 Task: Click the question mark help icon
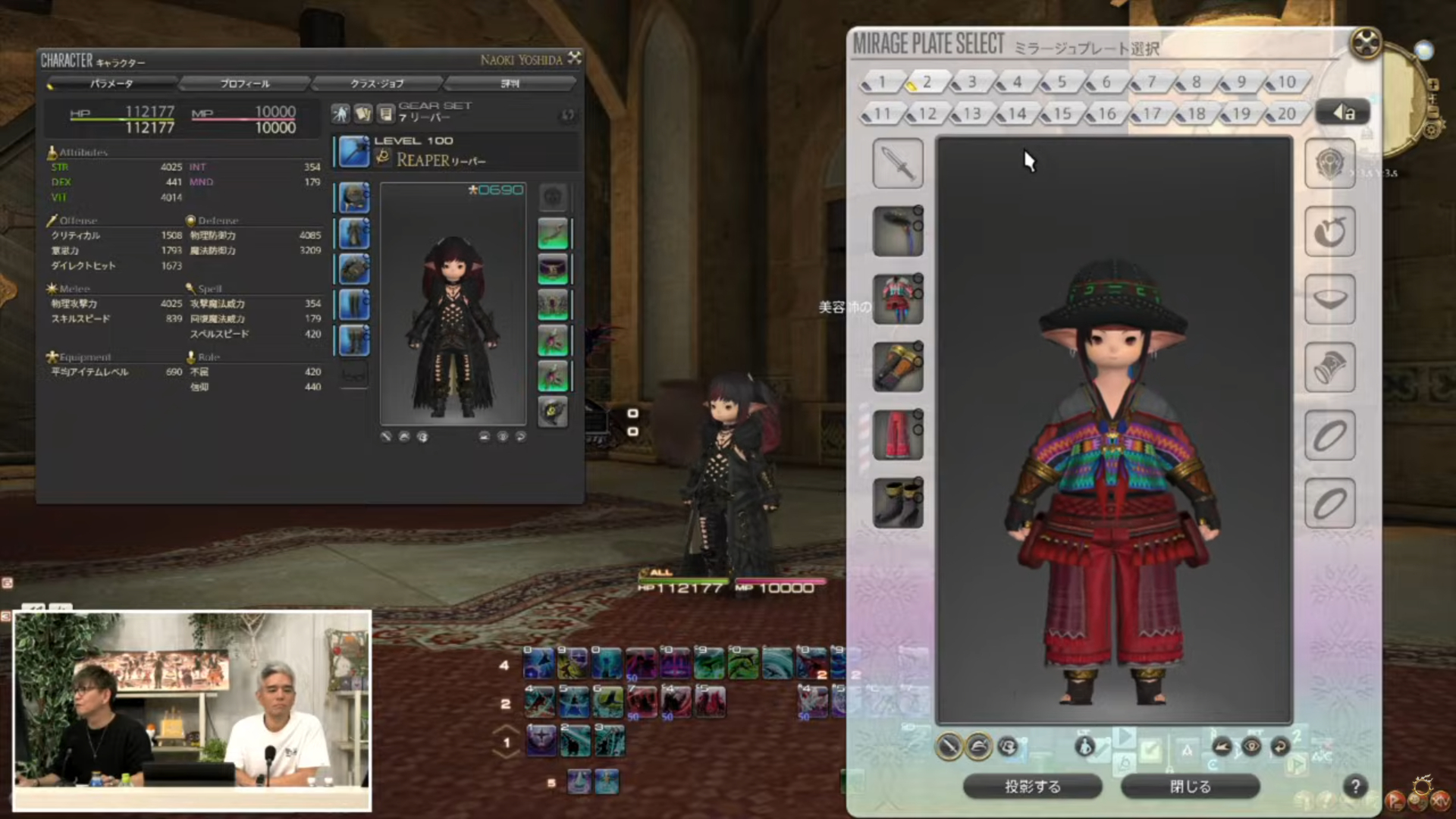click(1354, 787)
